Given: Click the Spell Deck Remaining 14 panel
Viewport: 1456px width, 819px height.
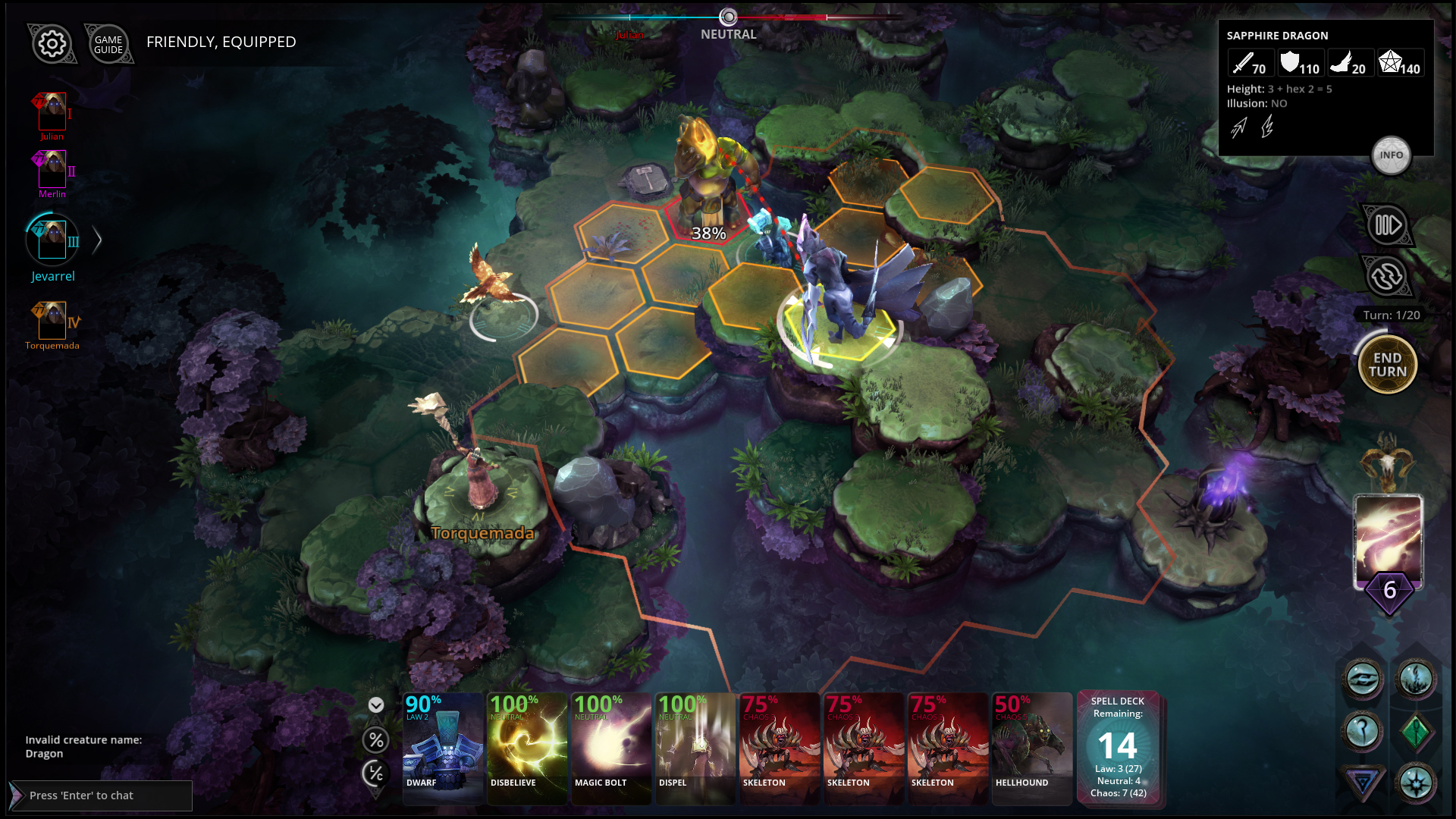Looking at the screenshot, I should [x=1116, y=747].
